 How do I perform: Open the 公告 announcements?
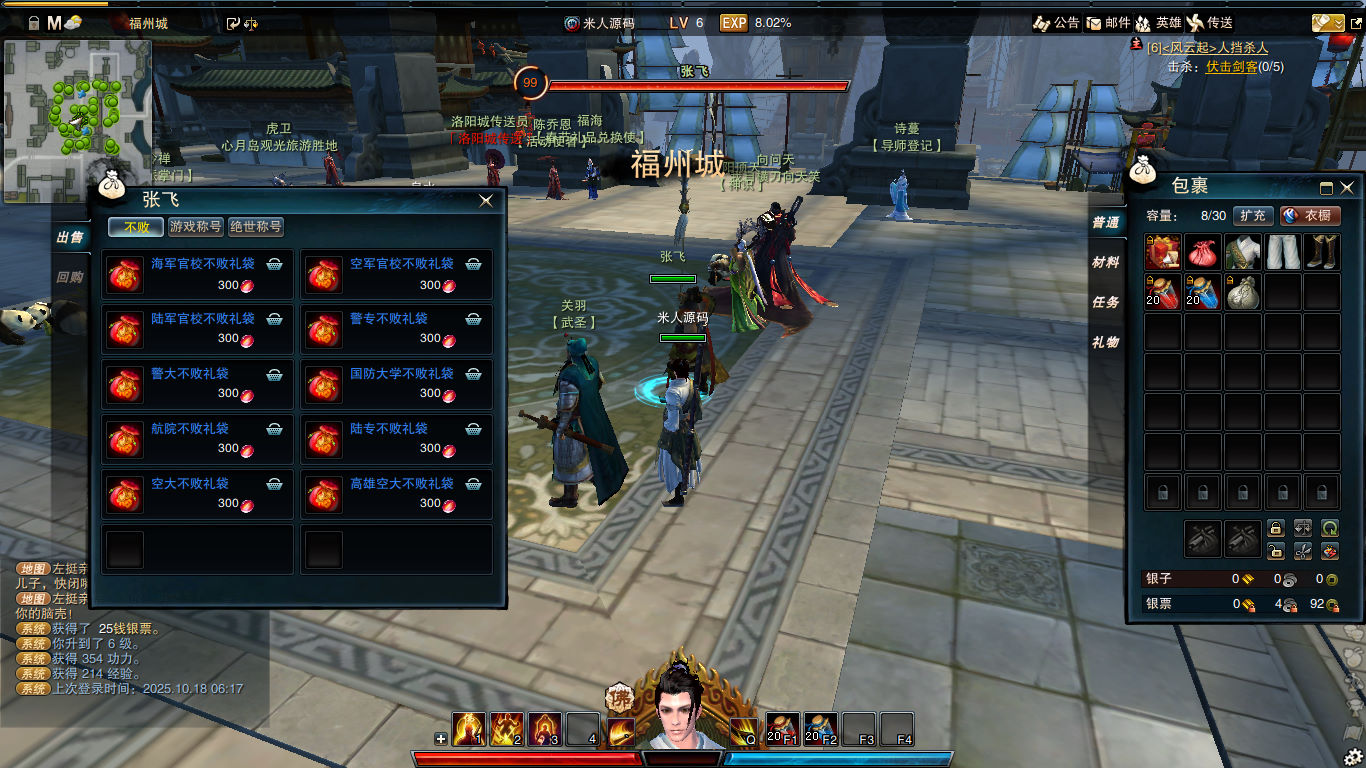(1056, 23)
